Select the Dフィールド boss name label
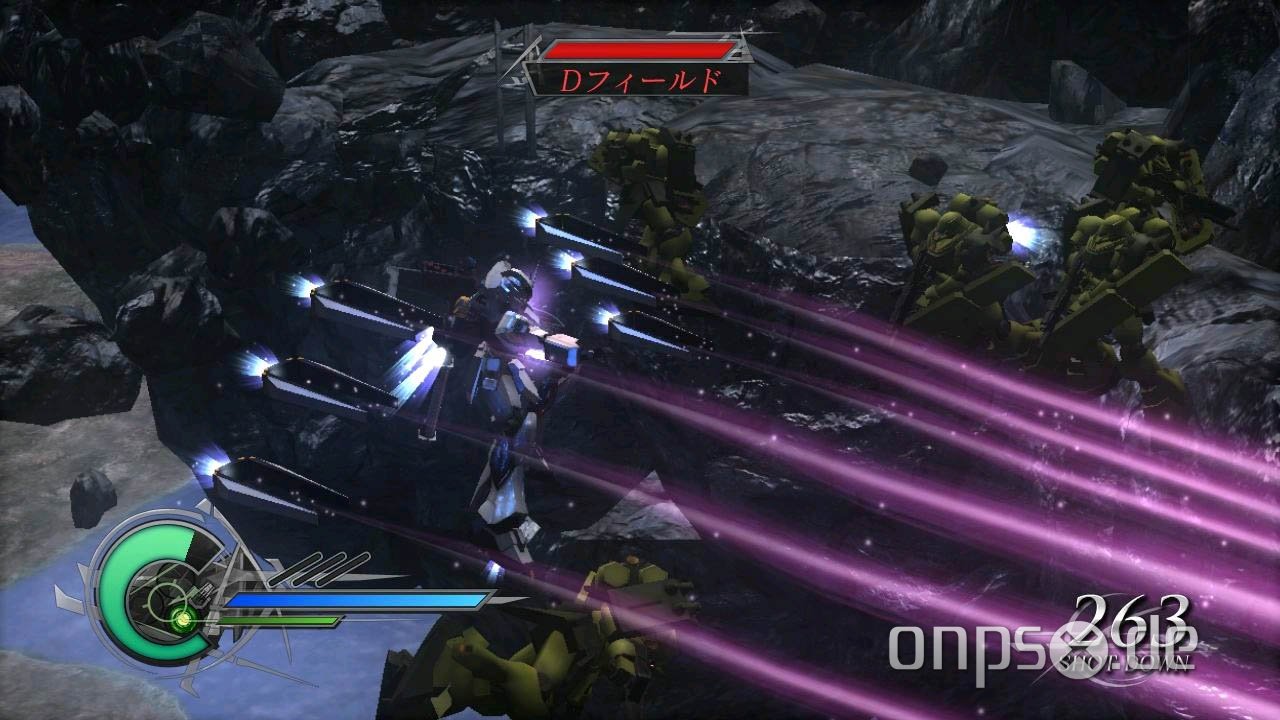 coord(640,80)
